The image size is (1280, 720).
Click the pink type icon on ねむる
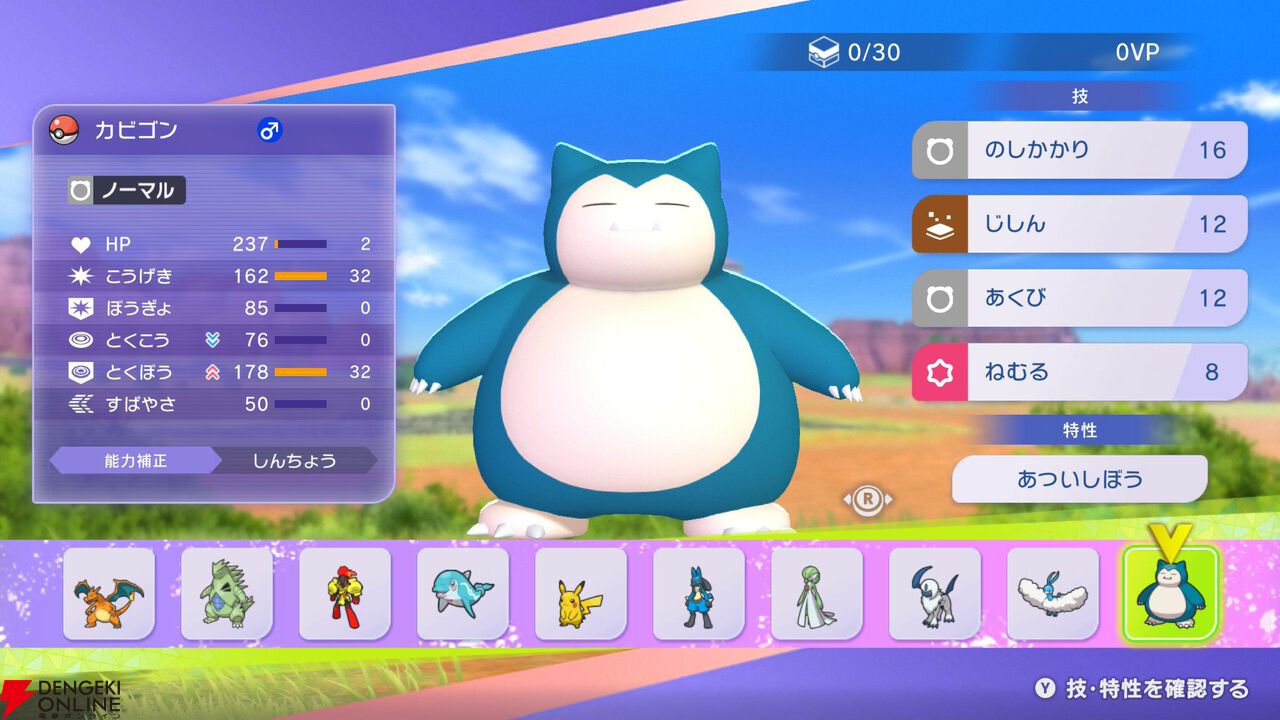point(939,371)
